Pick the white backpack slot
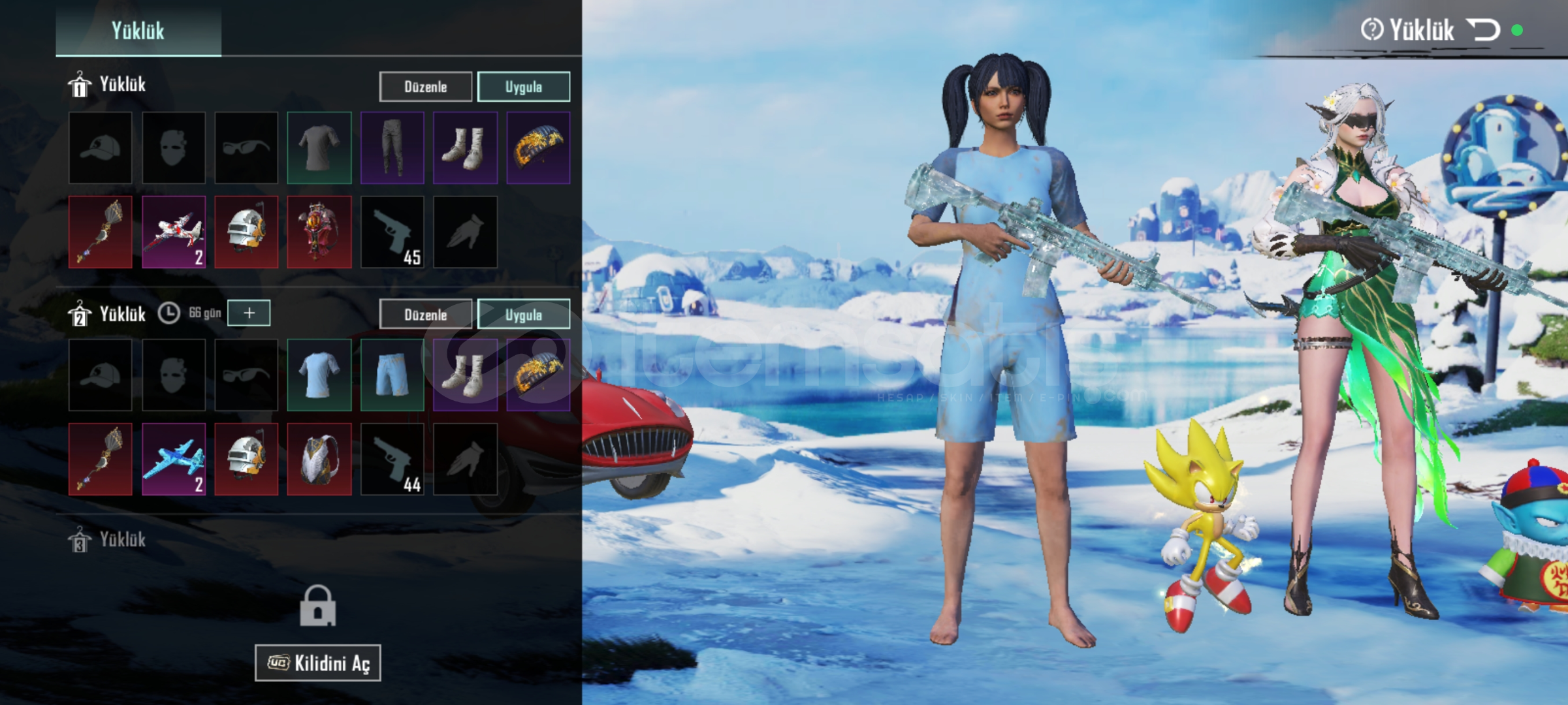The height and width of the screenshot is (705, 1568). point(319,460)
